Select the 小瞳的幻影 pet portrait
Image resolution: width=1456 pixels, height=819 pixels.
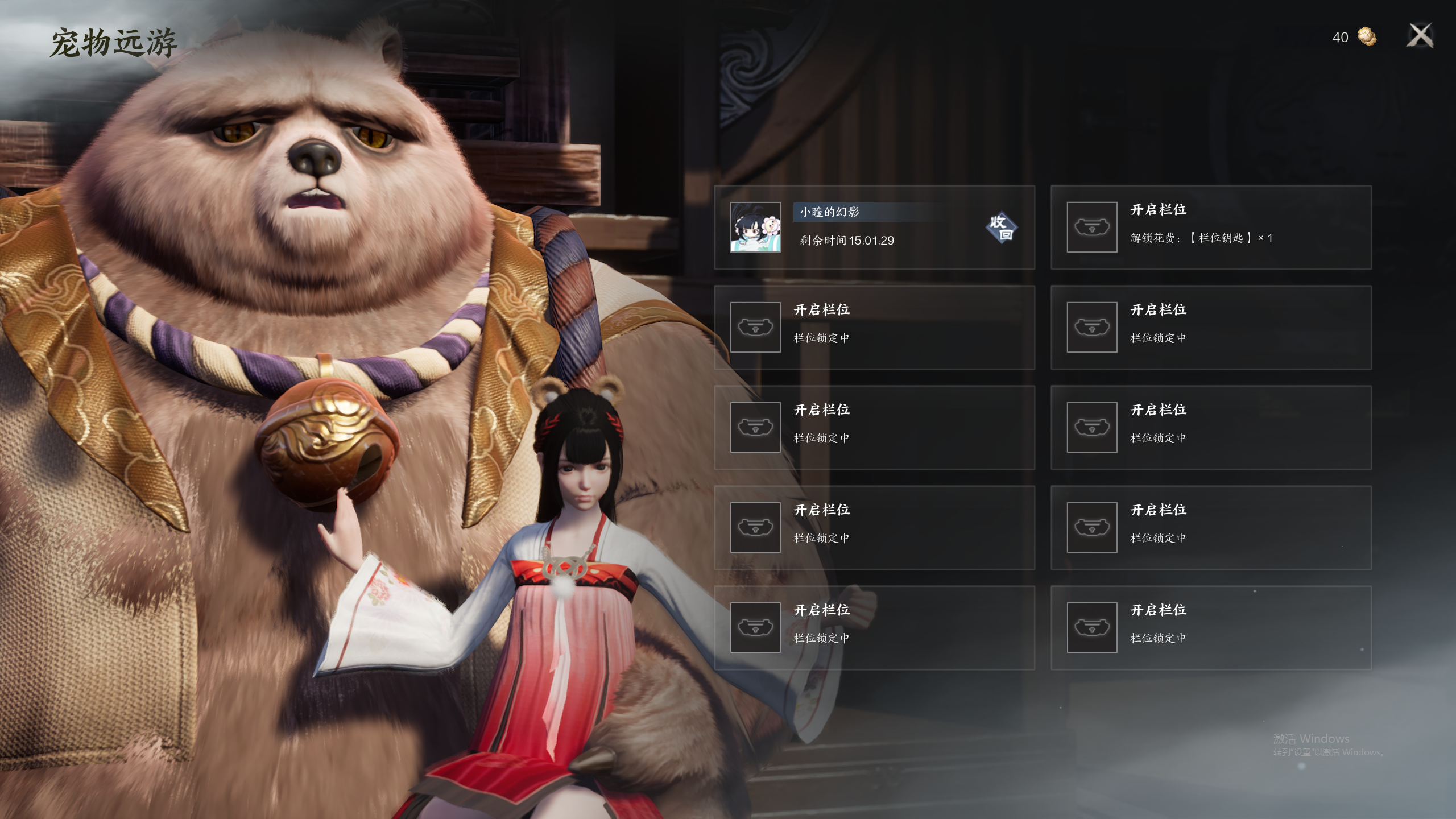[x=755, y=227]
